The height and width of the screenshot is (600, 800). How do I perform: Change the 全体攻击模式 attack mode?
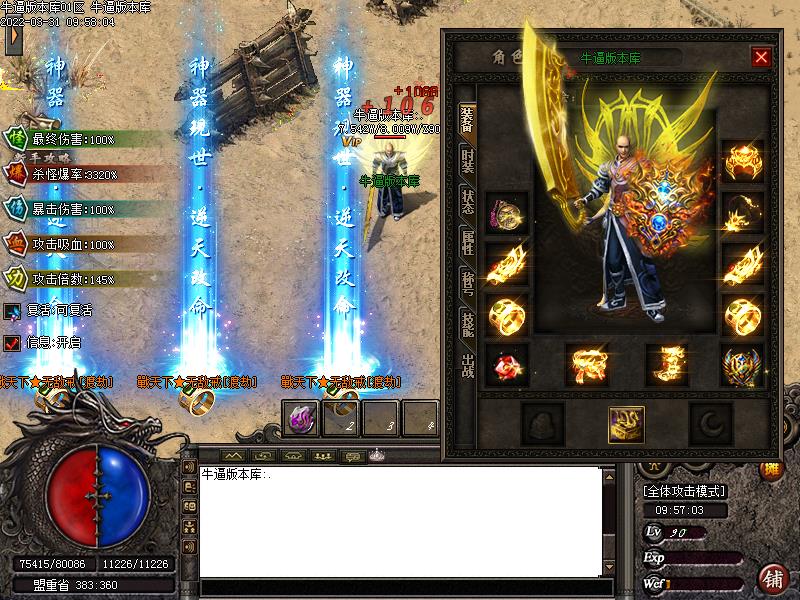[684, 491]
